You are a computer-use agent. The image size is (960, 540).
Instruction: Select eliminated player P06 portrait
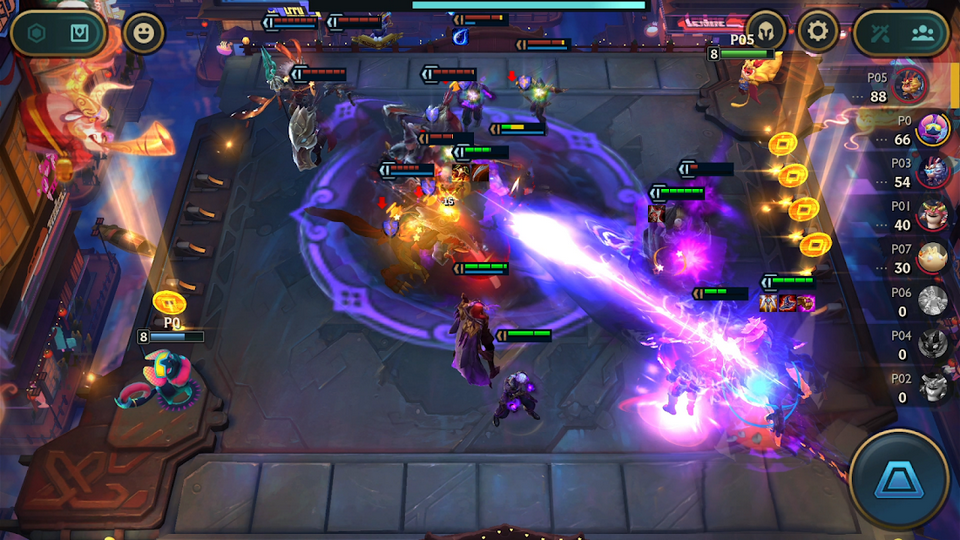tap(932, 301)
